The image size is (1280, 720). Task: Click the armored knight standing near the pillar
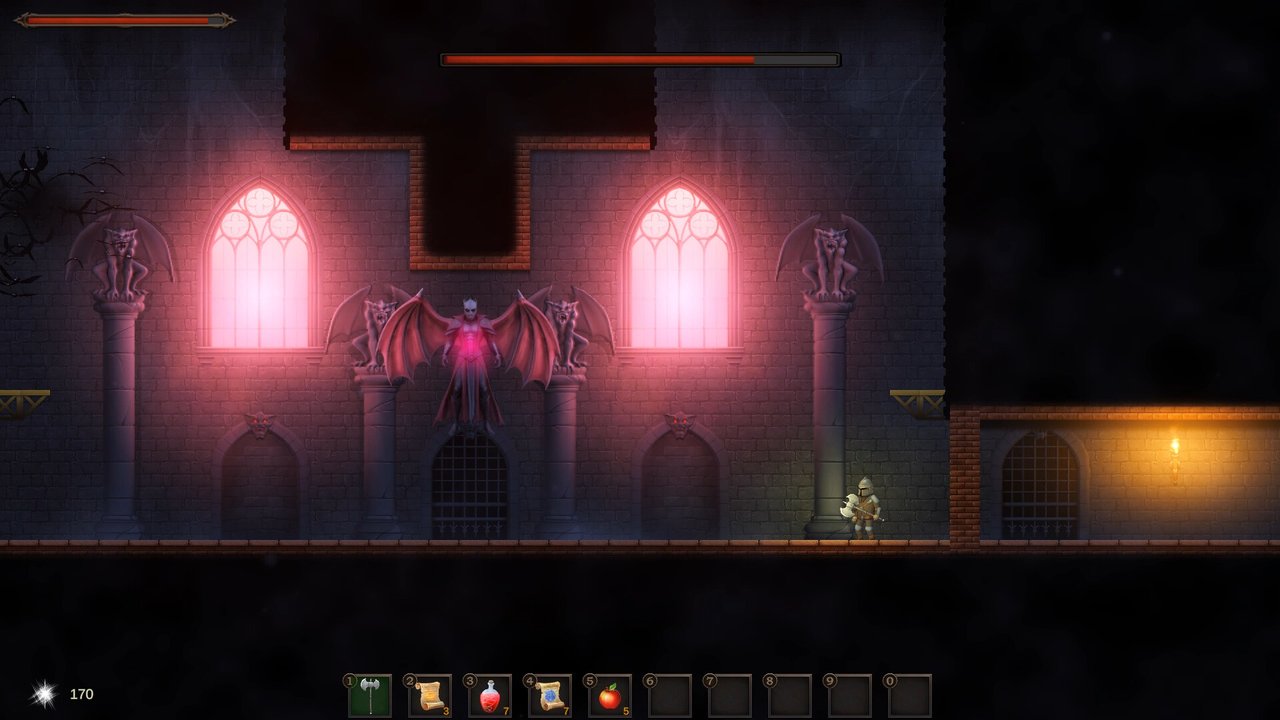[x=865, y=505]
